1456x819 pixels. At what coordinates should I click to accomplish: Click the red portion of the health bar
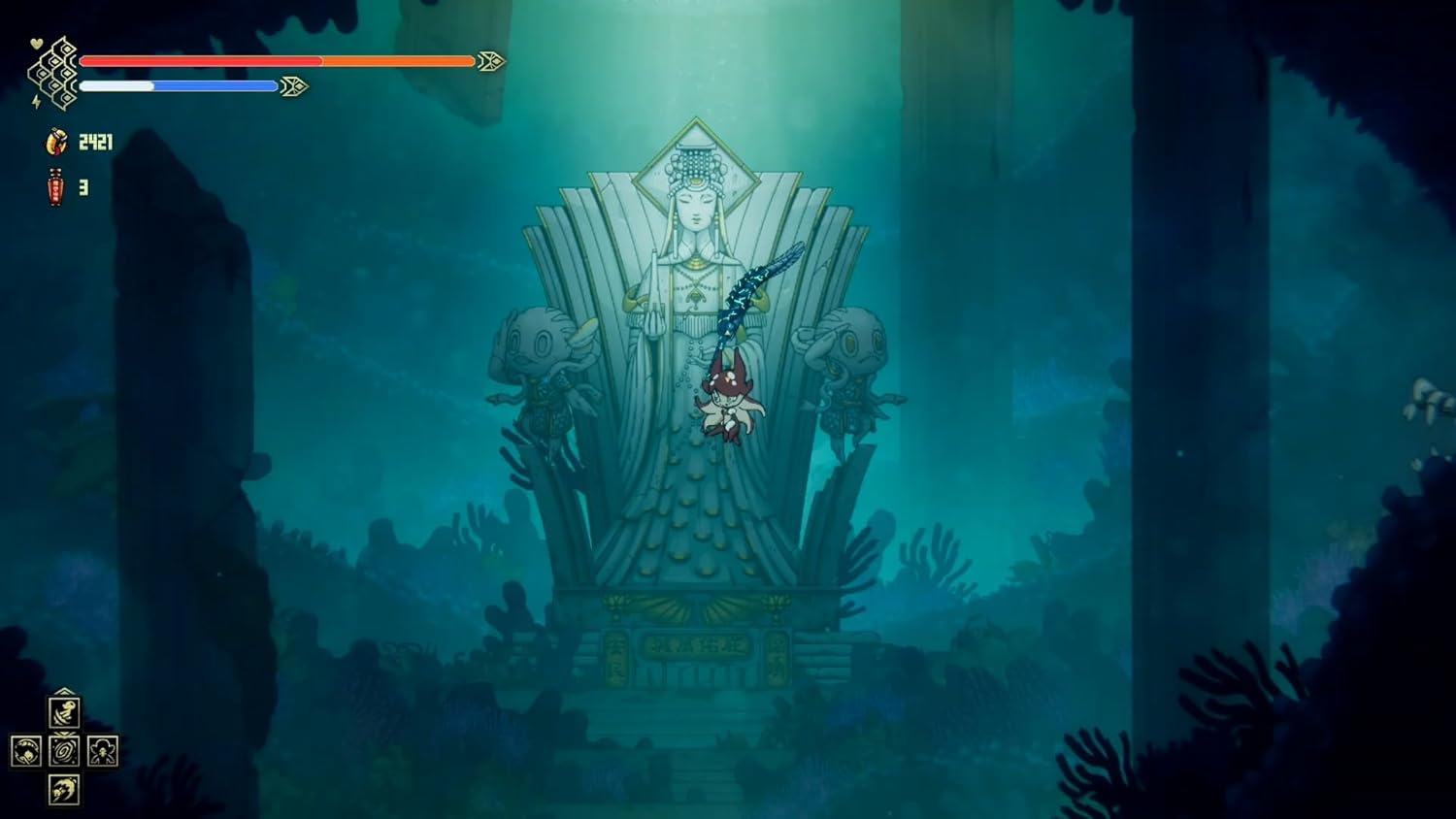[x=194, y=61]
